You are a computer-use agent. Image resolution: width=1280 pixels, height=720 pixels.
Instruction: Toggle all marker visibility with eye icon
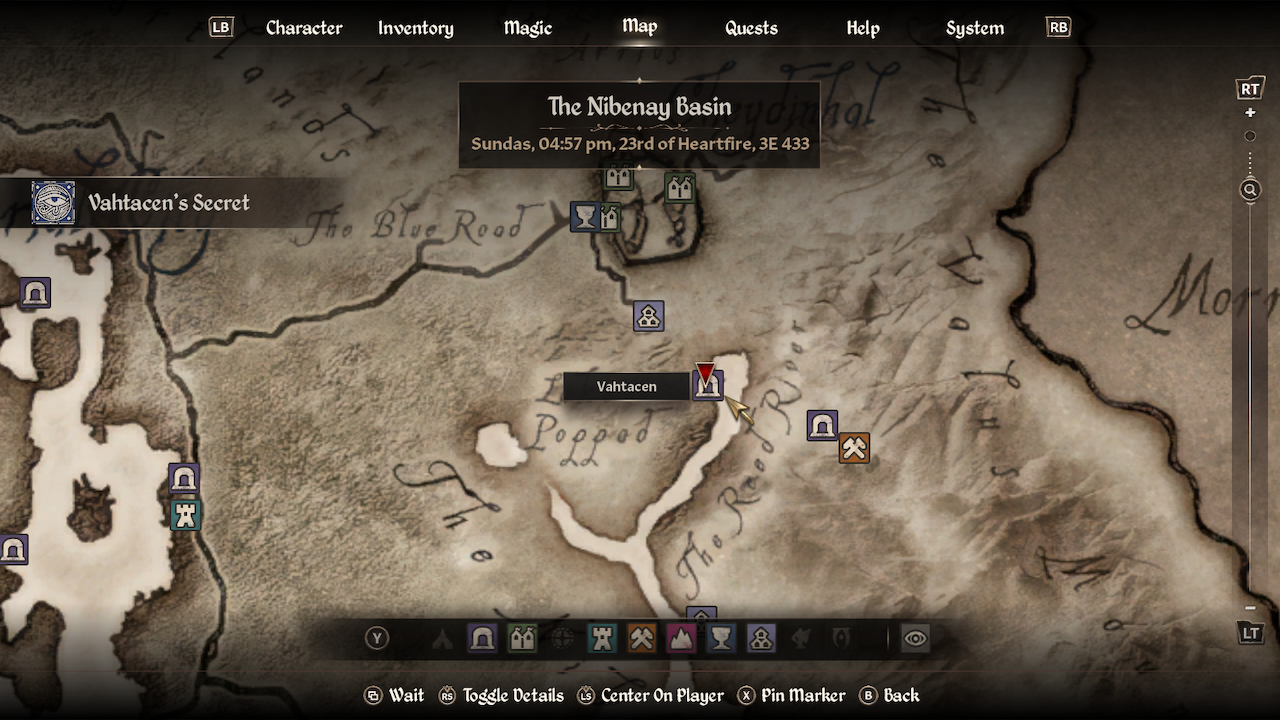pyautogui.click(x=915, y=638)
